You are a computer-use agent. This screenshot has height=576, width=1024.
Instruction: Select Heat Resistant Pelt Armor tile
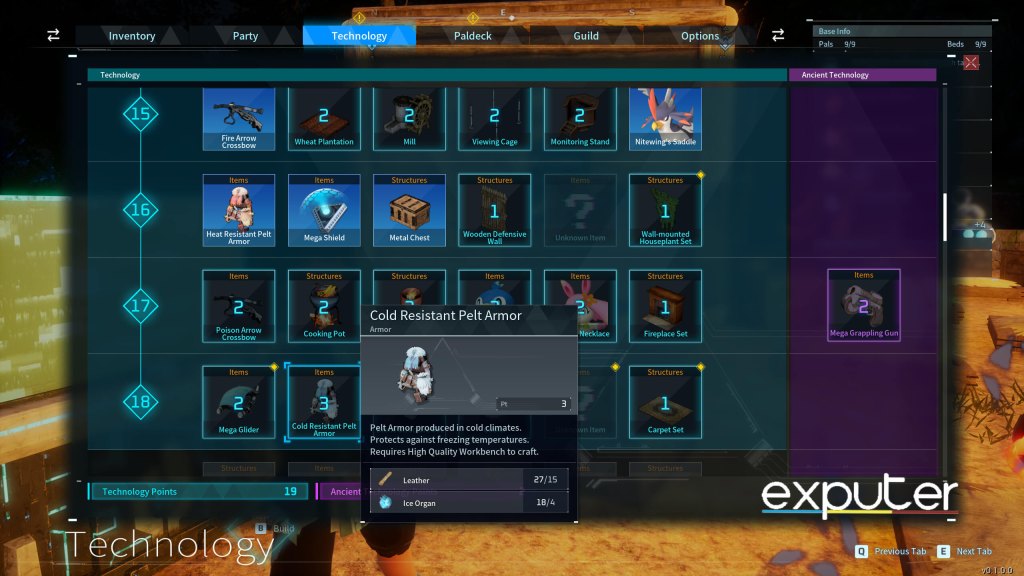click(238, 210)
